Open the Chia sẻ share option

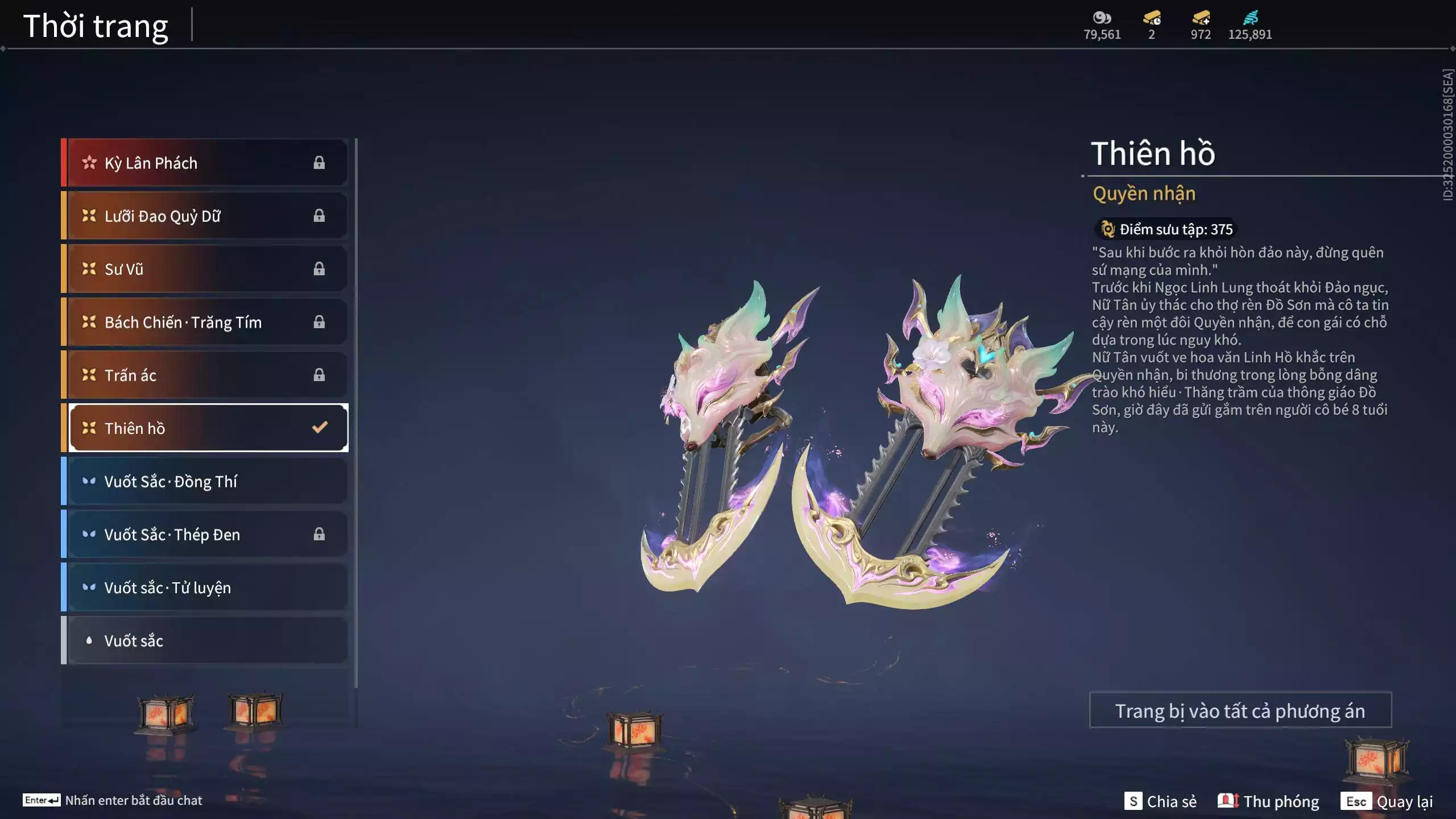tap(1160, 801)
